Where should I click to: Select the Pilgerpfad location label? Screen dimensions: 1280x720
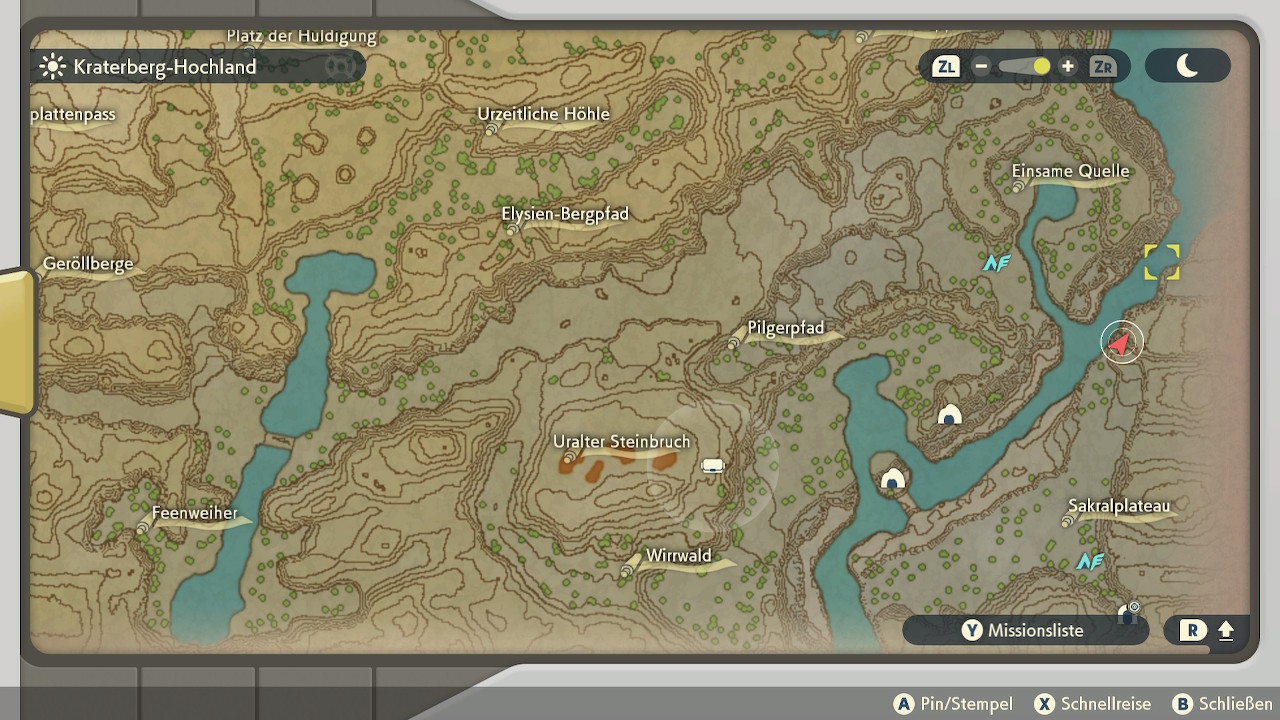coord(786,329)
